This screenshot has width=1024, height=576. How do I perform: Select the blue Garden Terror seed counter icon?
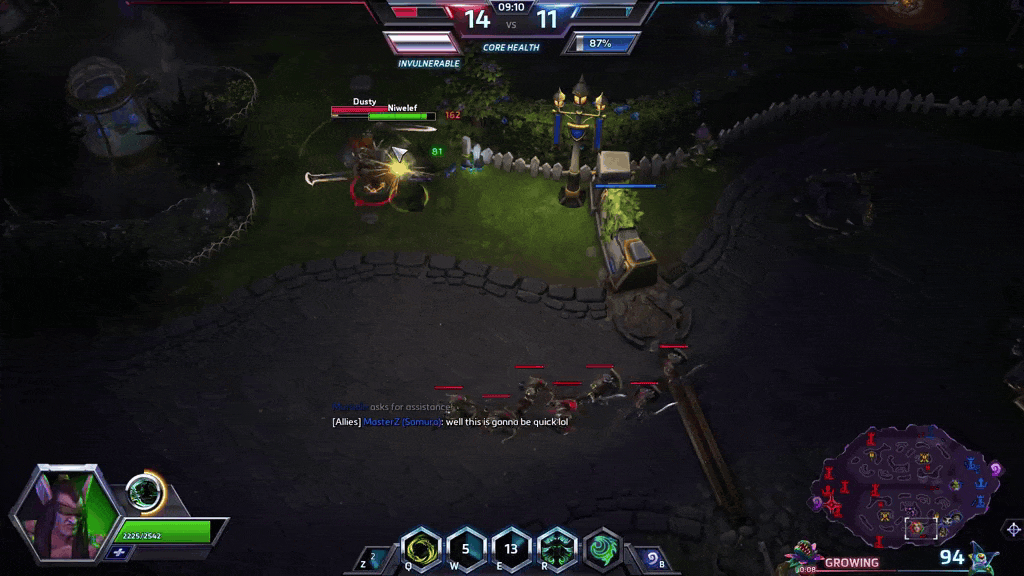(x=984, y=557)
